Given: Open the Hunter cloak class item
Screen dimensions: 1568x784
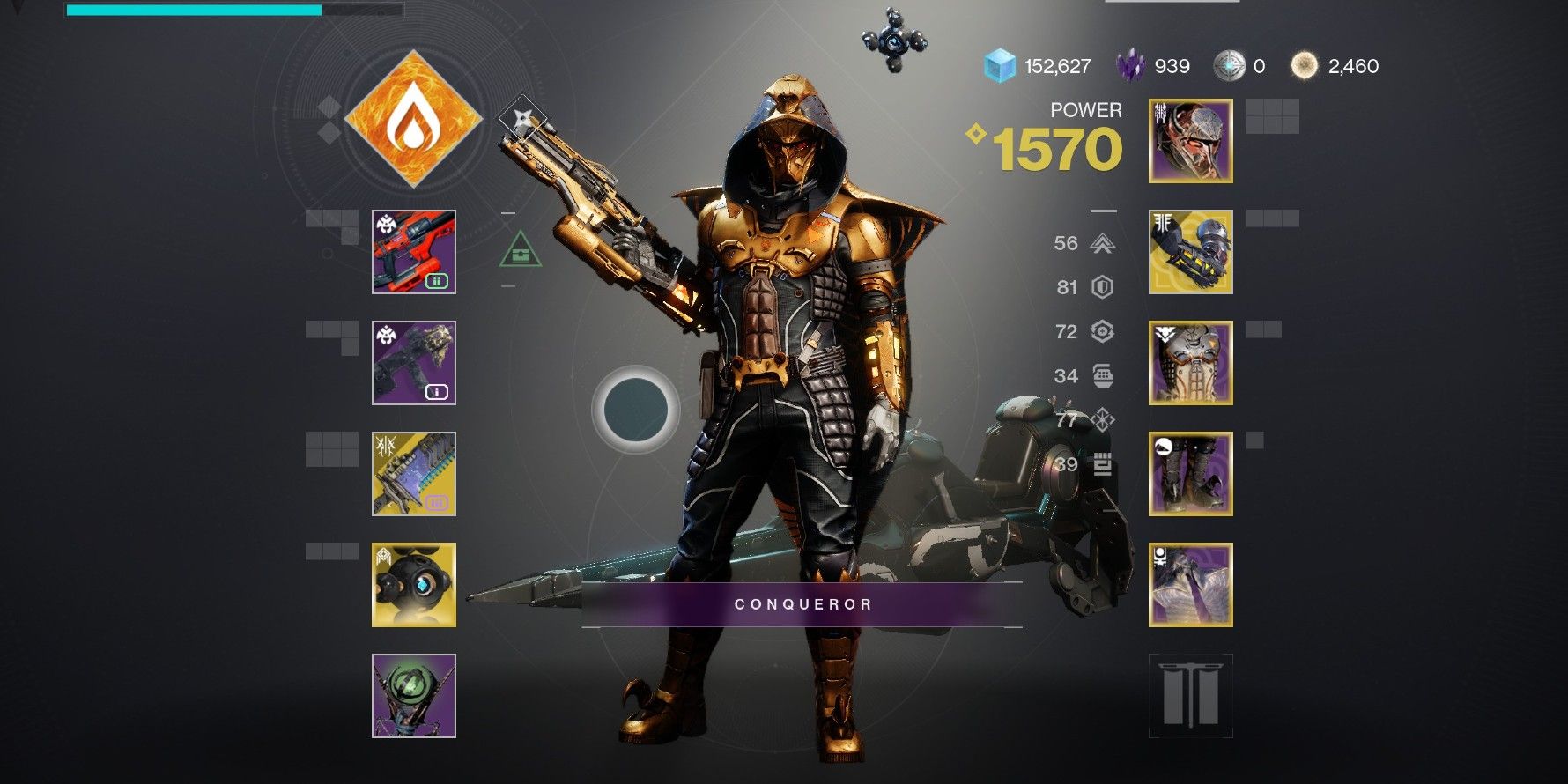Looking at the screenshot, I should pos(1191,585).
